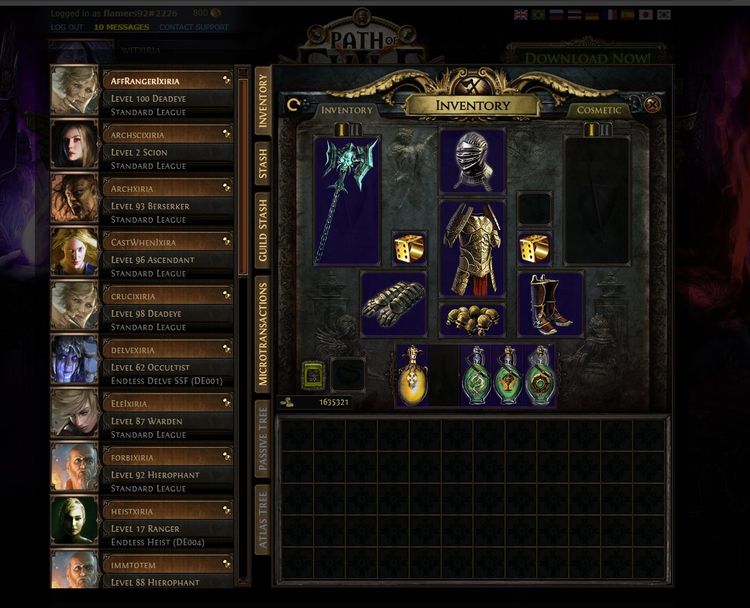The height and width of the screenshot is (608, 750).
Task: Open the Contact Support link
Action: (x=194, y=27)
